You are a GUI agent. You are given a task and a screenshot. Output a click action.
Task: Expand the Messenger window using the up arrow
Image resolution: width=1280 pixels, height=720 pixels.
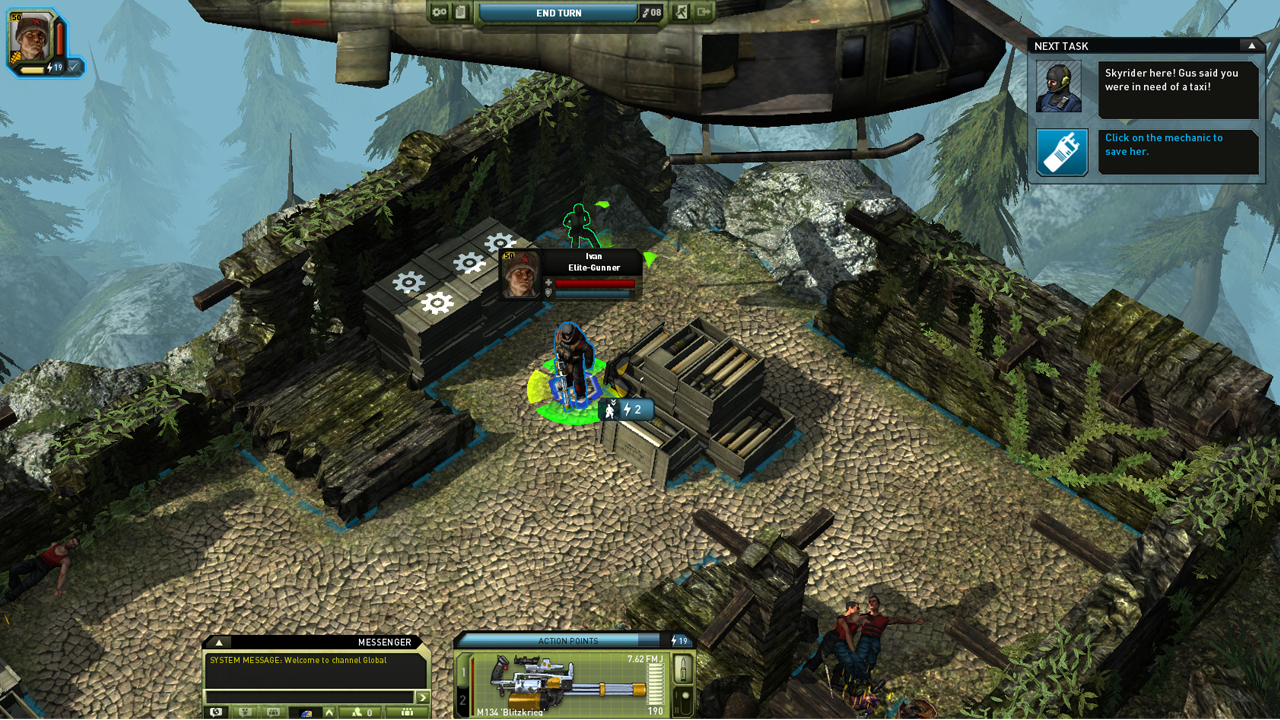point(219,643)
